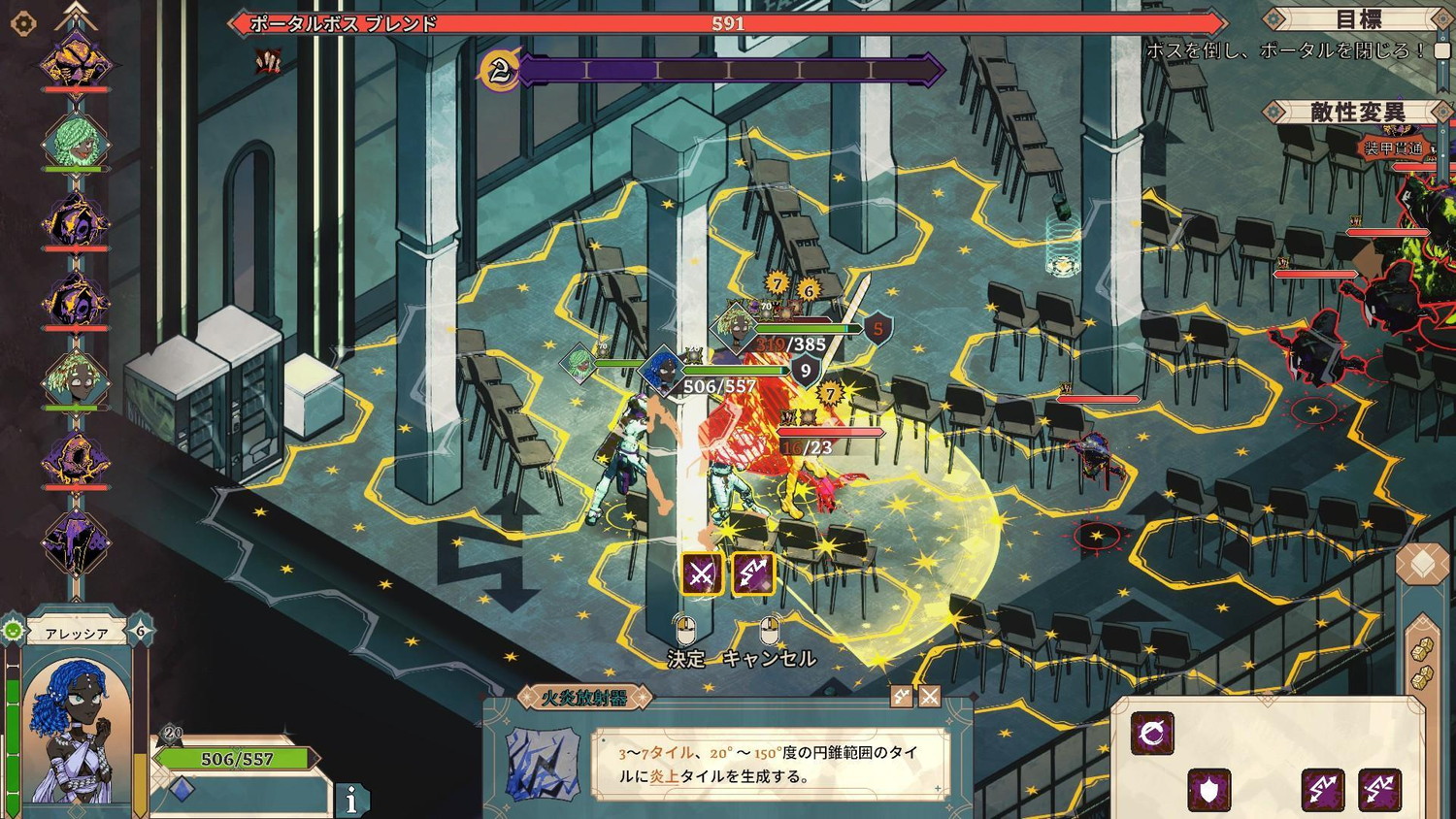Select the gold-framed crossed swords attack icon

tap(702, 574)
